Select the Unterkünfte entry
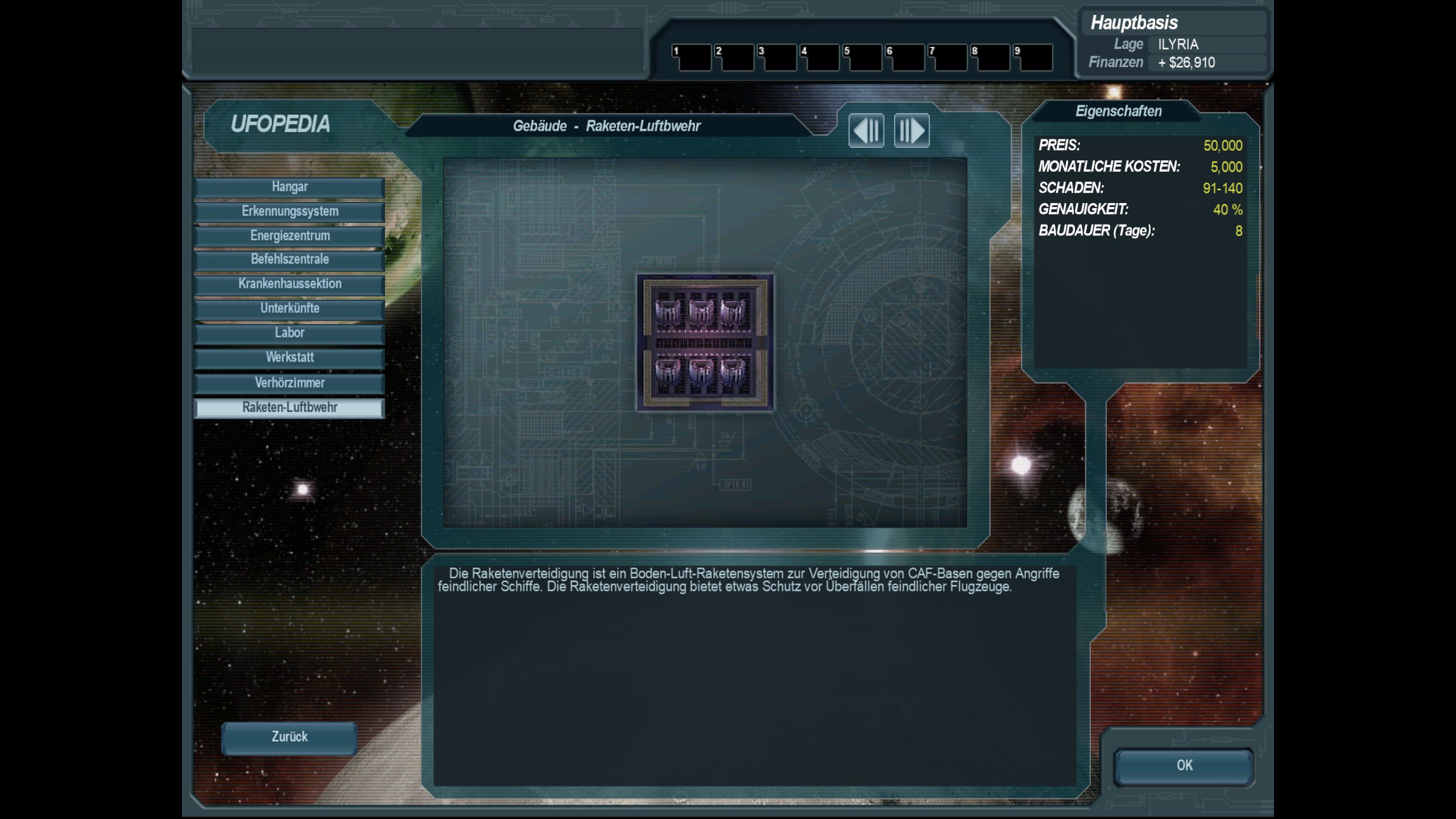 click(x=289, y=309)
